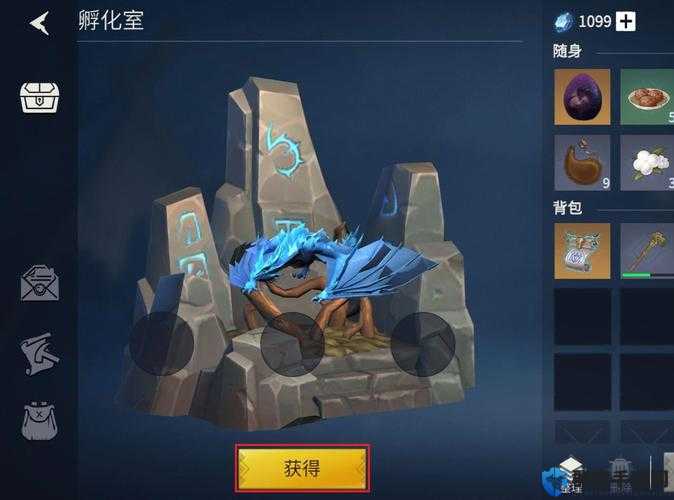
Task: Claim the hatched dragon with 获得 button
Action: 302,468
